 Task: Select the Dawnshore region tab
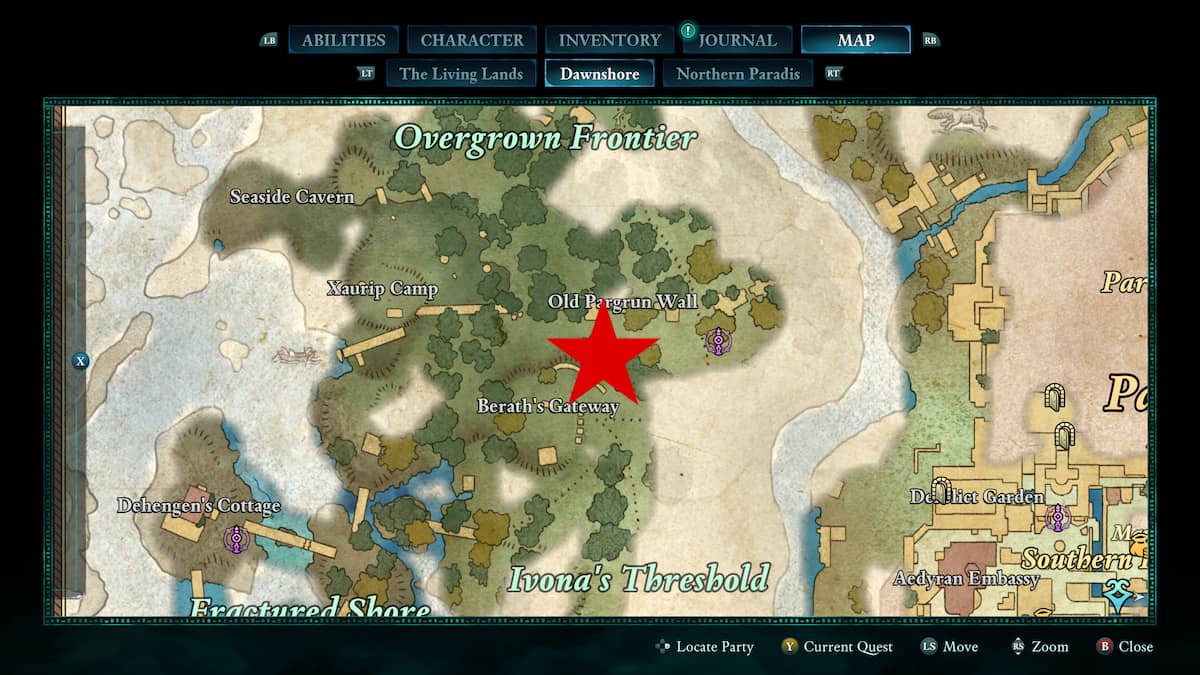click(x=599, y=73)
